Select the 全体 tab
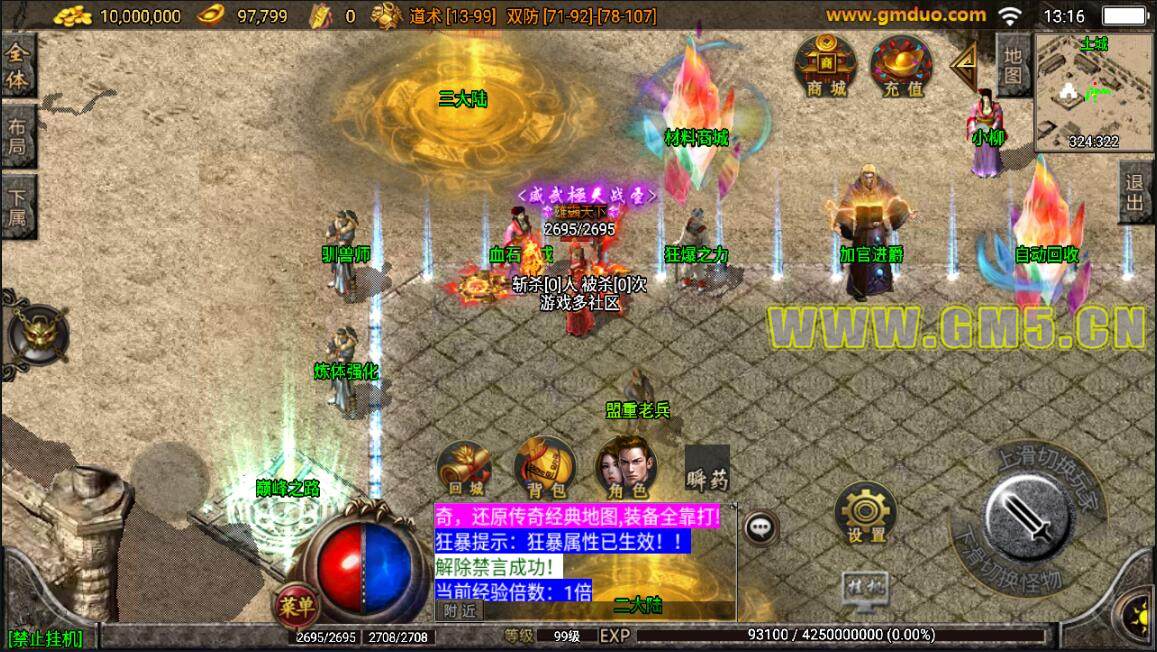The height and width of the screenshot is (652, 1157). pos(18,68)
